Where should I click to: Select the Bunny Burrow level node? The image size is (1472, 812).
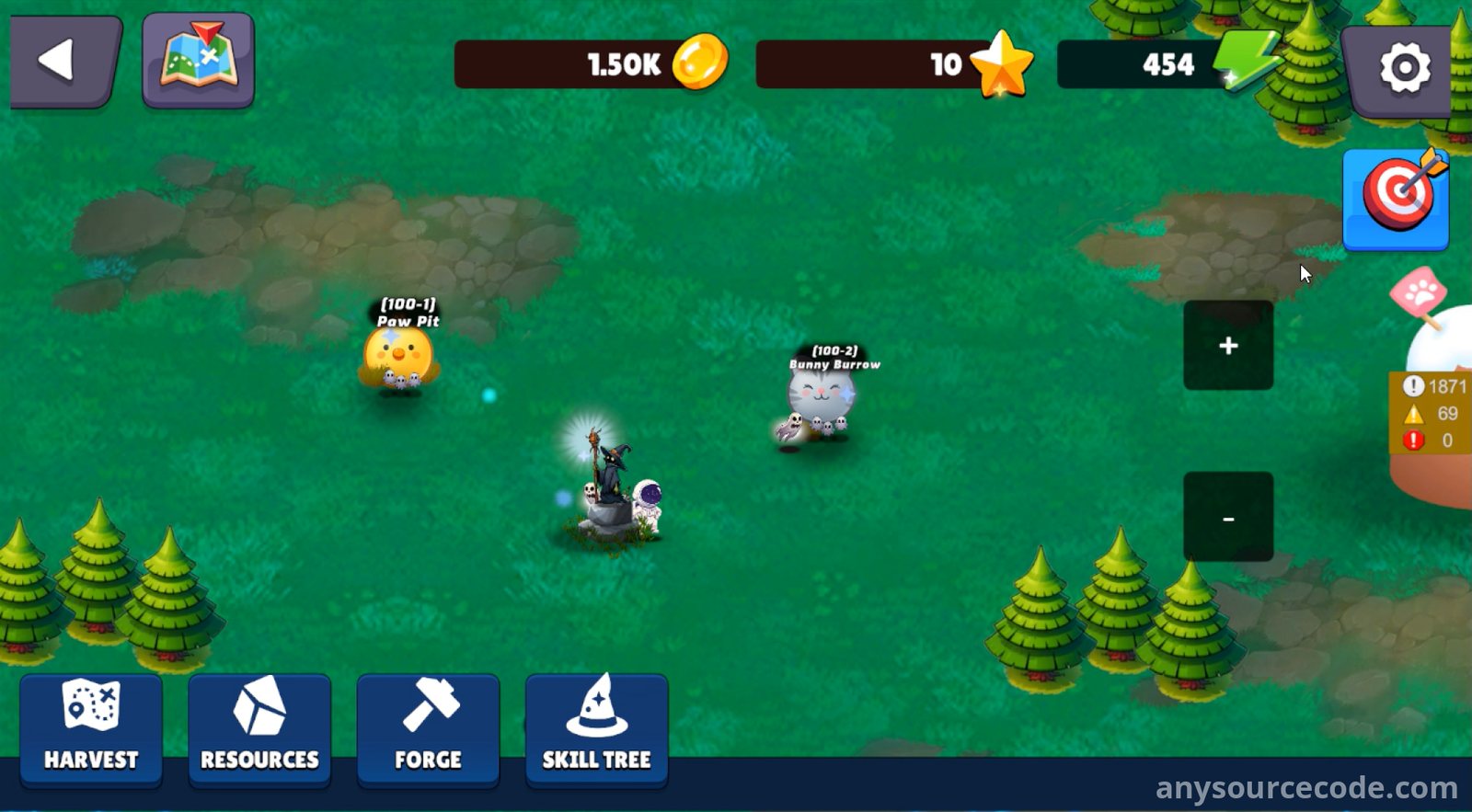coord(819,402)
